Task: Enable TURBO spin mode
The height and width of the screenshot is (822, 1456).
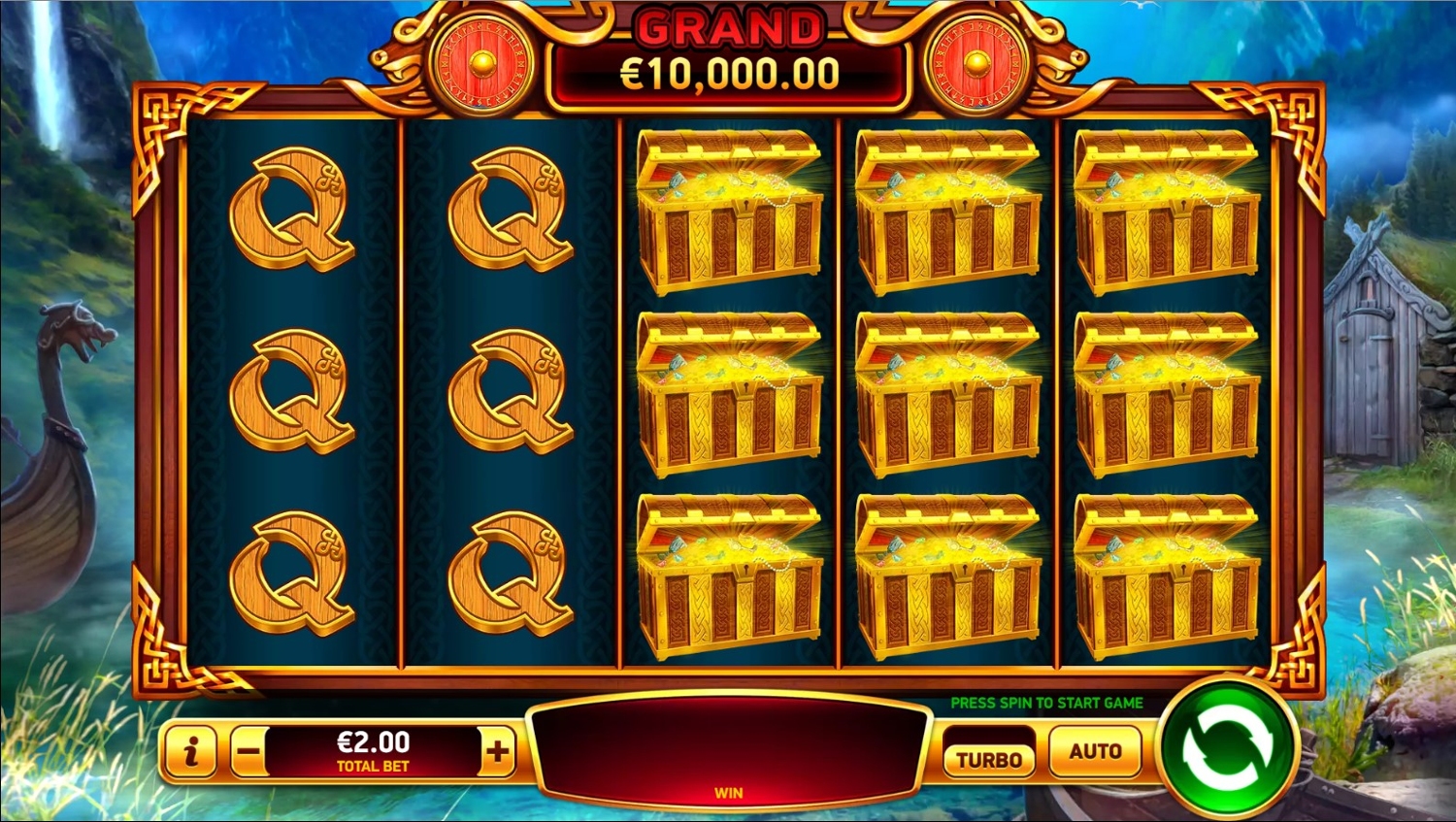Action: [x=989, y=758]
